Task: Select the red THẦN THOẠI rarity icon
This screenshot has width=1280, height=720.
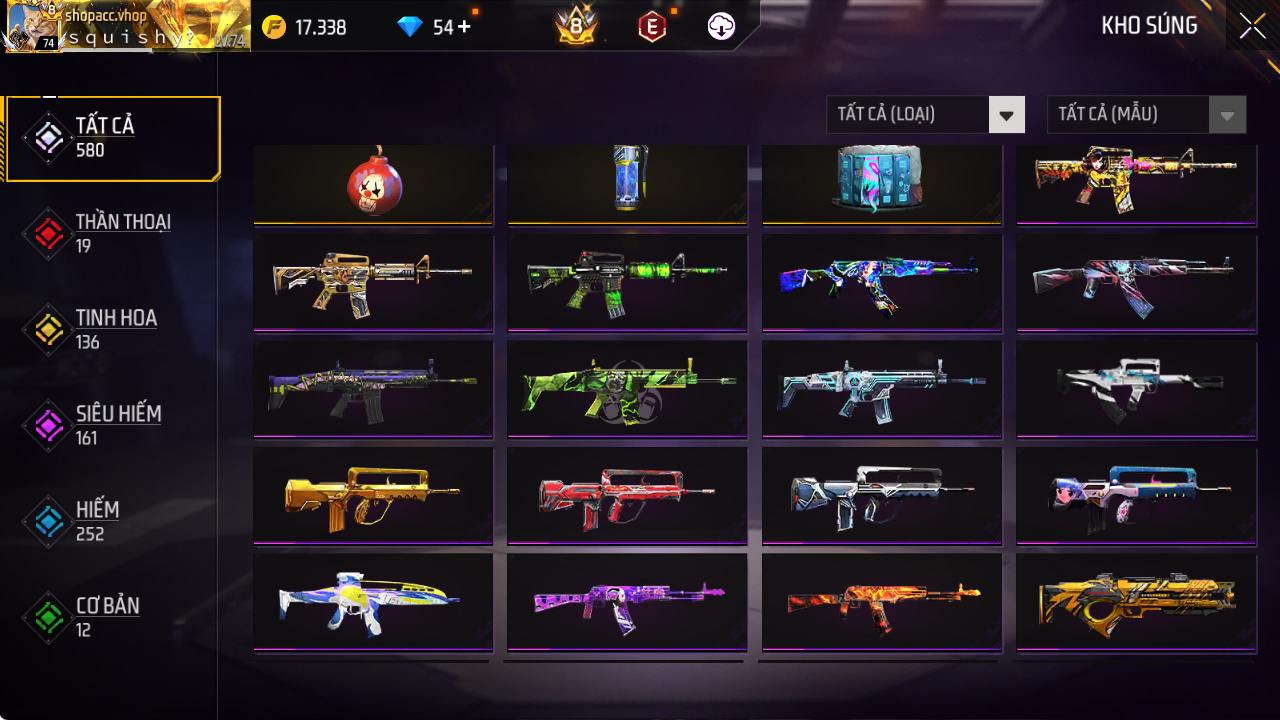Action: pos(47,231)
